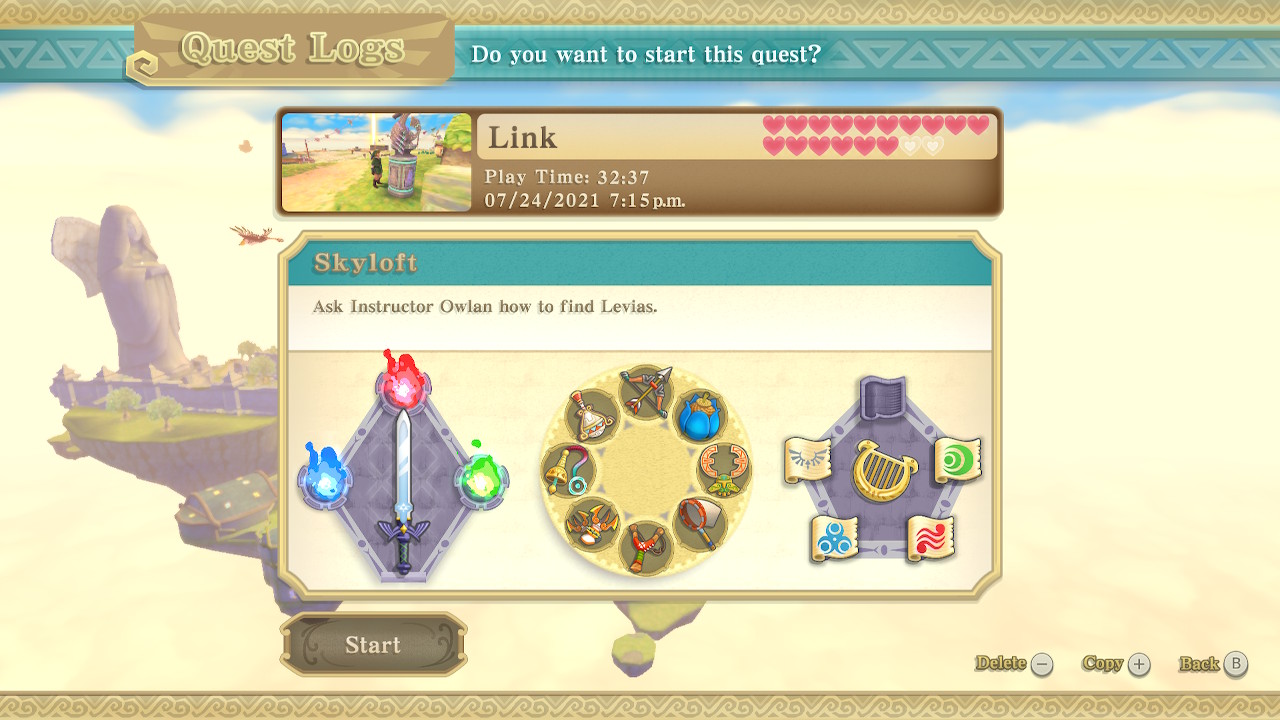Choose the blue triple-circle song scroll
Image resolution: width=1280 pixels, height=720 pixels.
(x=835, y=539)
